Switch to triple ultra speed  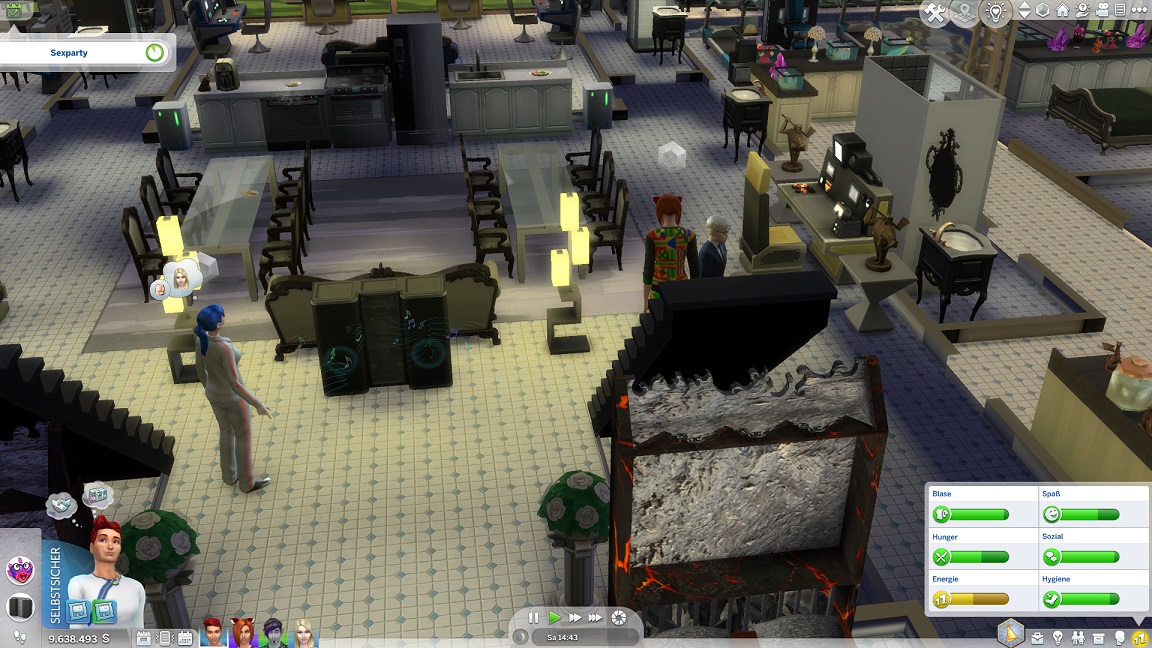tap(597, 618)
